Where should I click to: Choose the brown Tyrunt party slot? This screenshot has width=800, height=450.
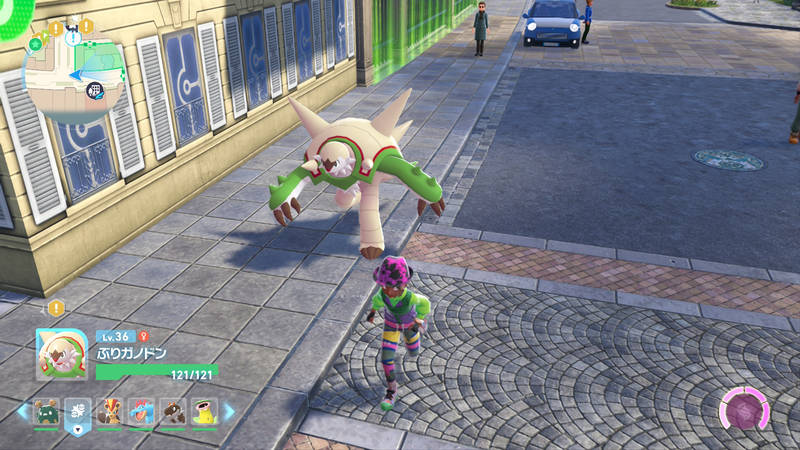pos(173,411)
